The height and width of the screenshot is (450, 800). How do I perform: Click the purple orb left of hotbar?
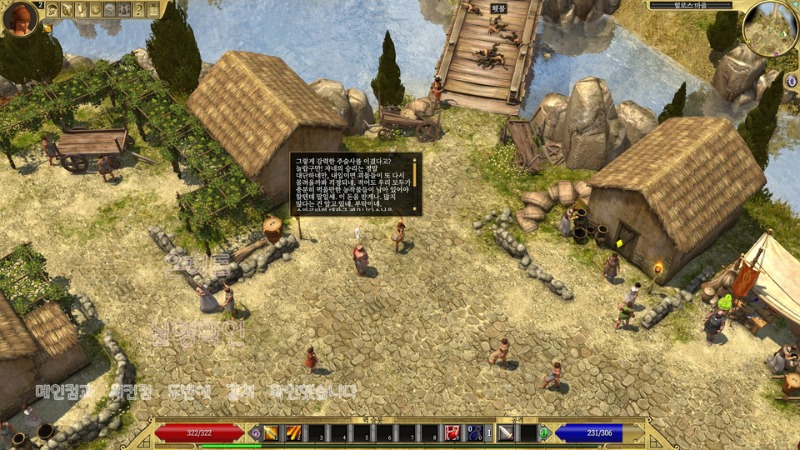click(x=255, y=433)
